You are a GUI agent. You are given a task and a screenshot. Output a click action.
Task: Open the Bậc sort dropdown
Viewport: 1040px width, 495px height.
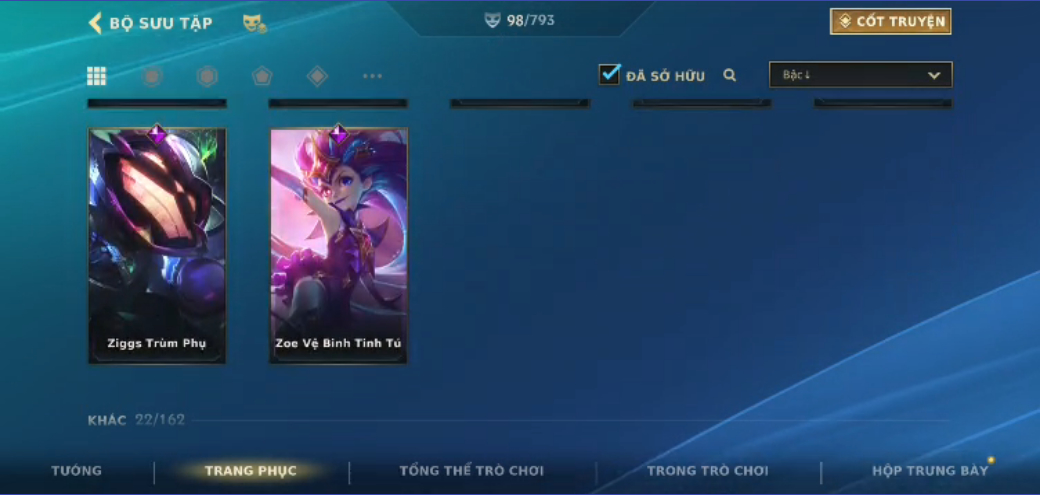coord(860,75)
